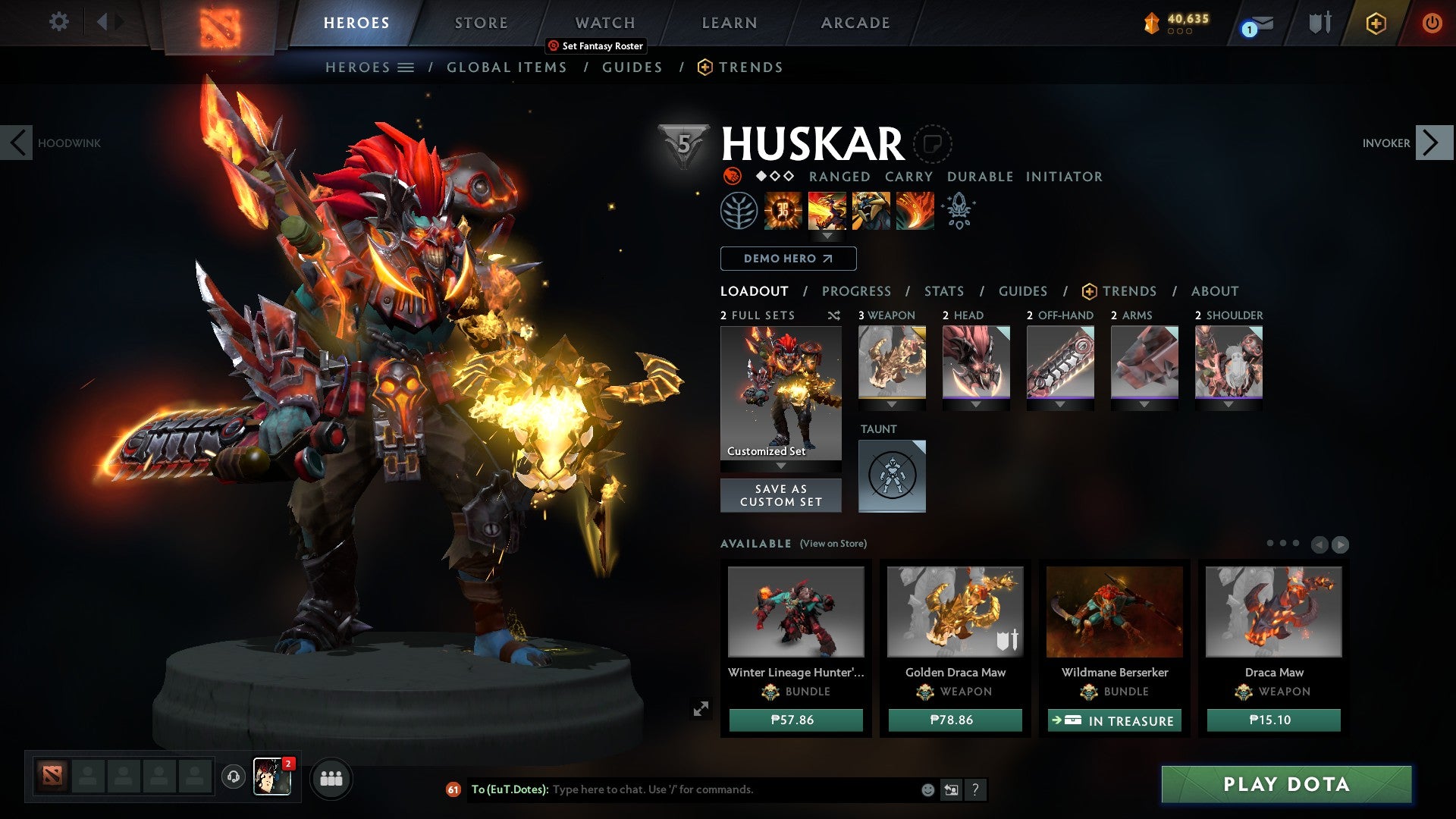Show the About tab for Huskar
This screenshot has height=819, width=1456.
pos(1214,291)
